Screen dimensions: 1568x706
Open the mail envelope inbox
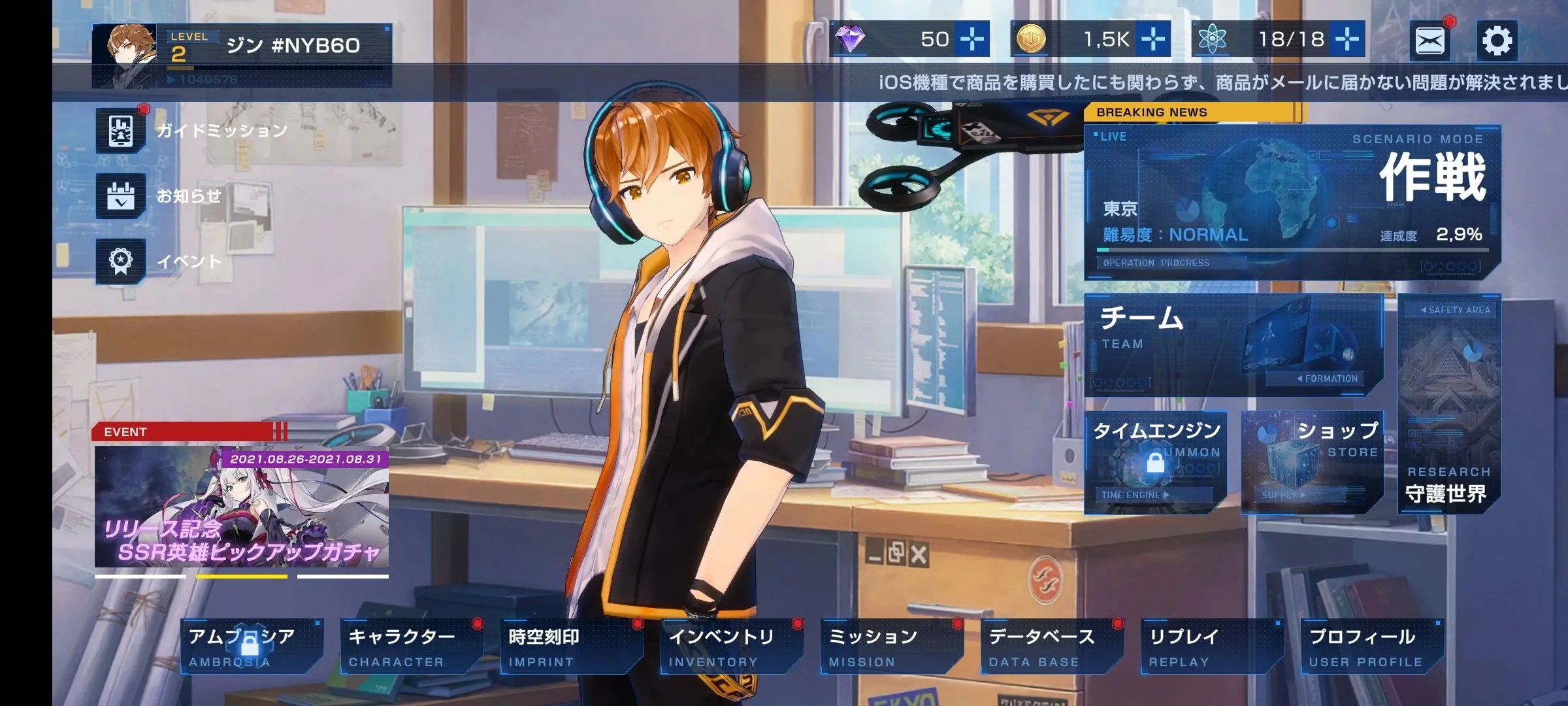(1429, 41)
